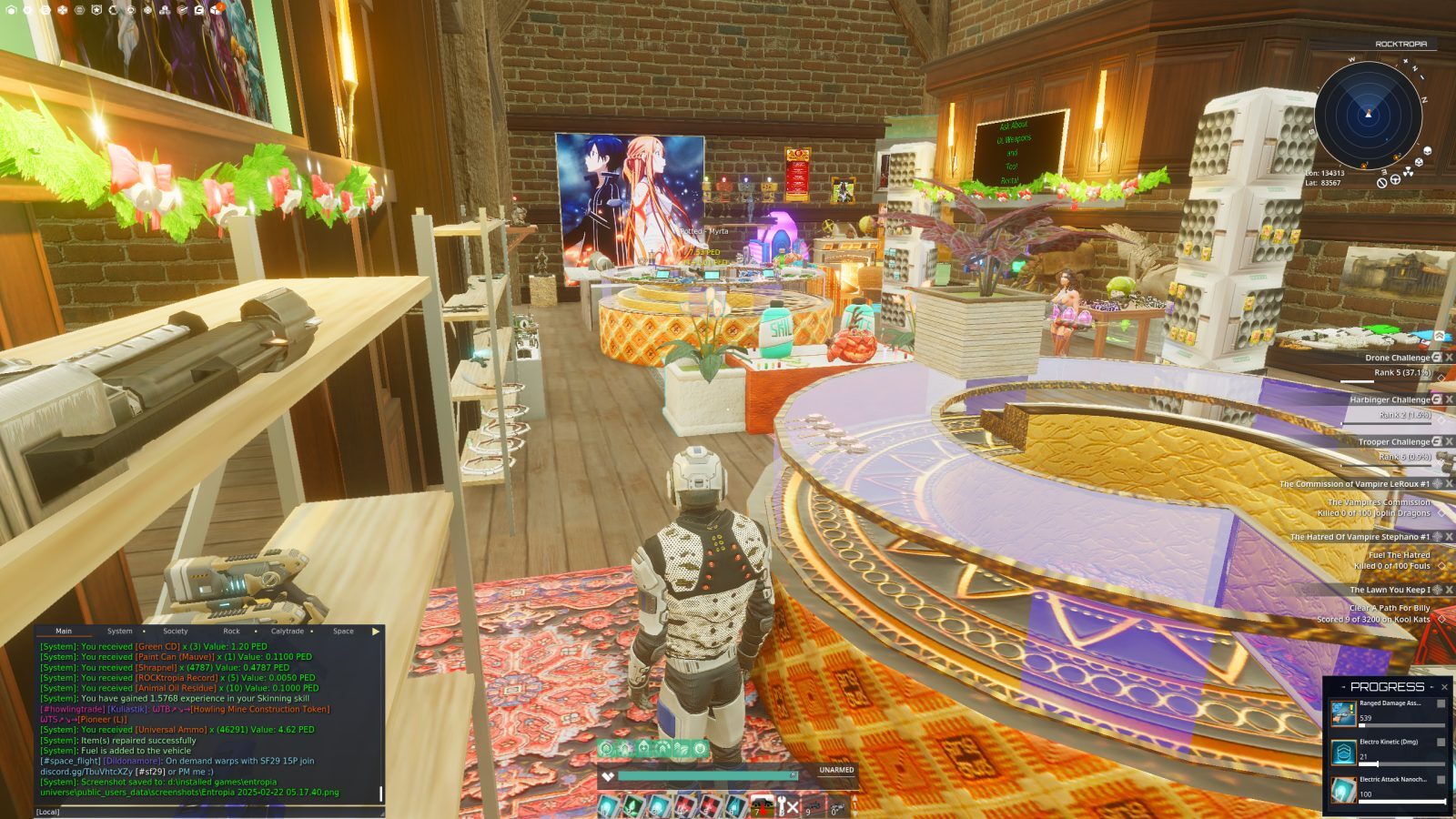
Task: Click the minimap zoom-in plus button
Action: coord(1405,61)
